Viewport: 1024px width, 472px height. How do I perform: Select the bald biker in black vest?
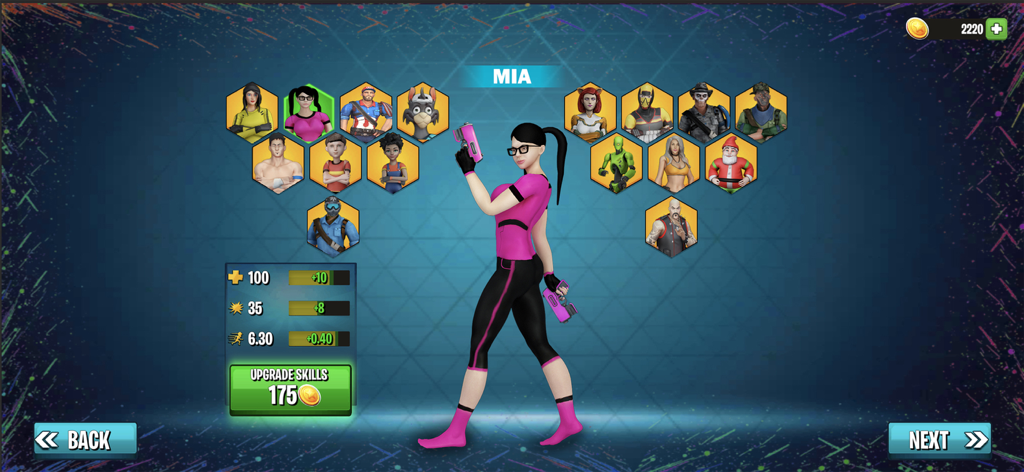671,225
